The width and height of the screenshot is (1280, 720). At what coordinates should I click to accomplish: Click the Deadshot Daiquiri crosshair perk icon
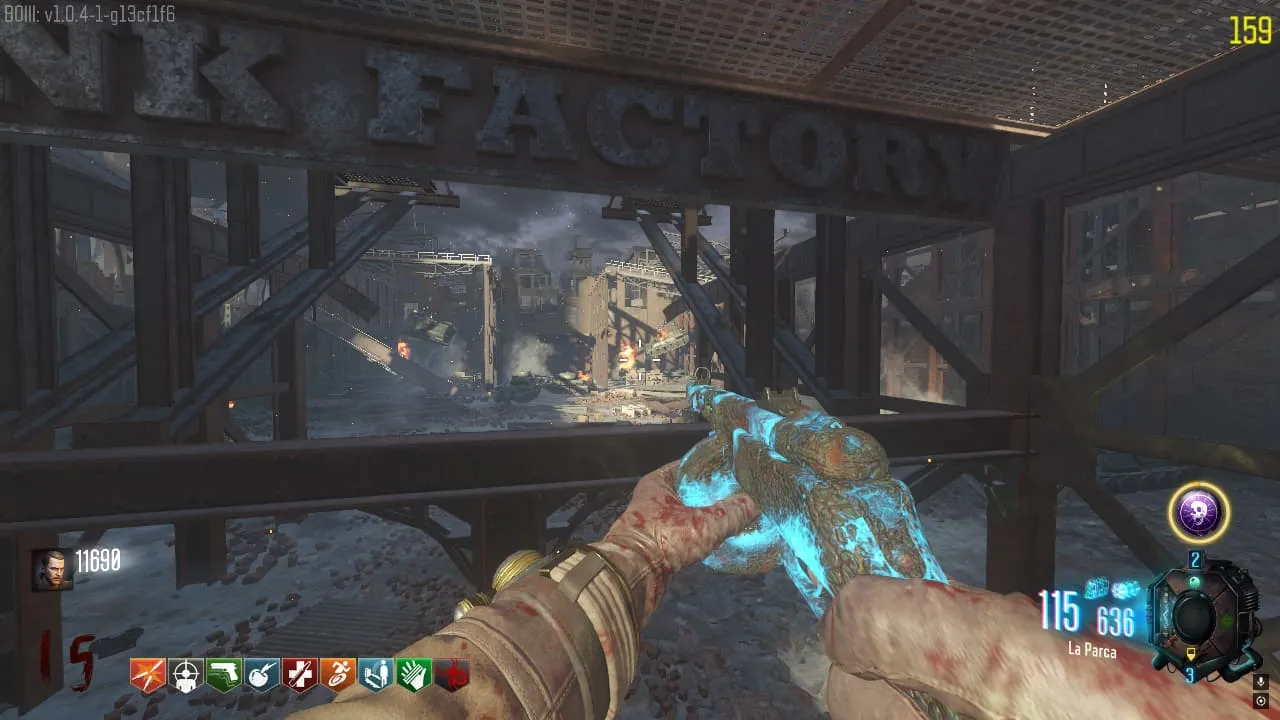185,675
